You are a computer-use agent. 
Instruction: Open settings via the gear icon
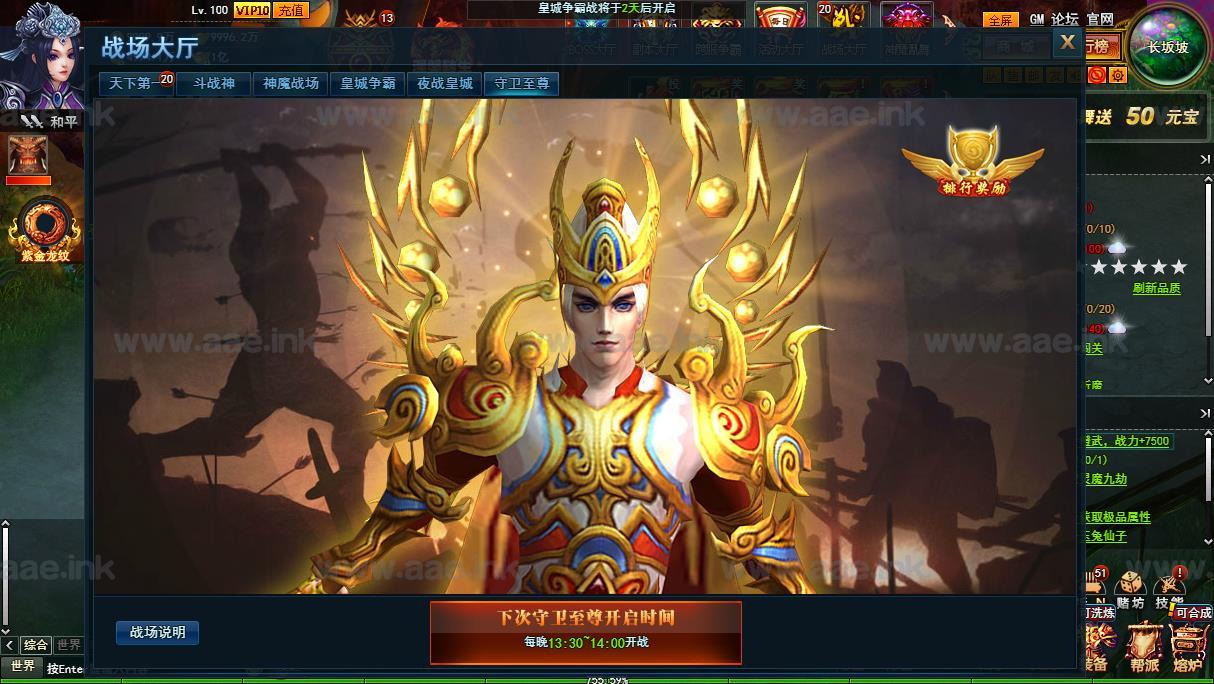click(1118, 75)
